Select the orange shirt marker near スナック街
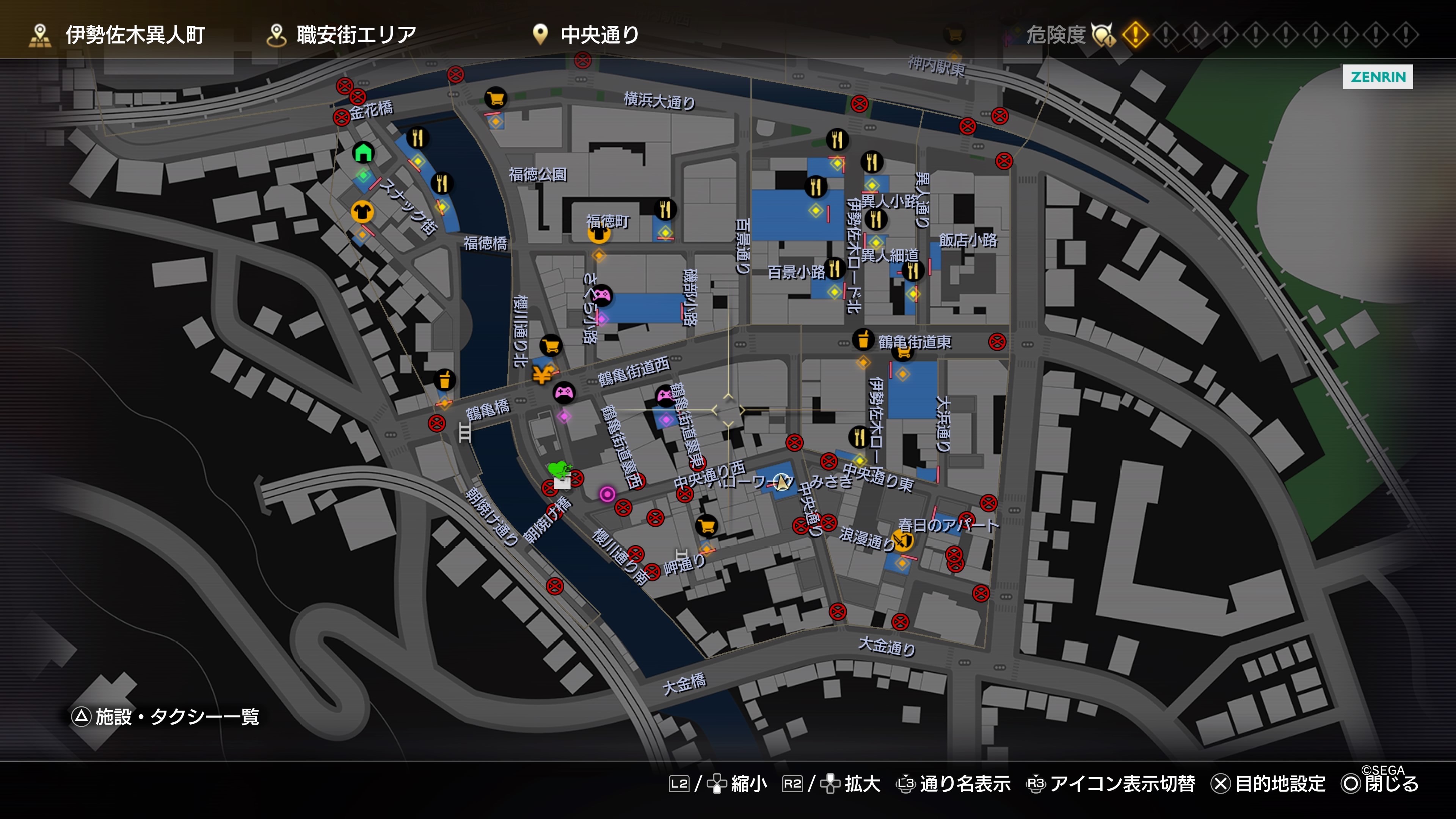Image resolution: width=1456 pixels, height=819 pixels. 362,212
